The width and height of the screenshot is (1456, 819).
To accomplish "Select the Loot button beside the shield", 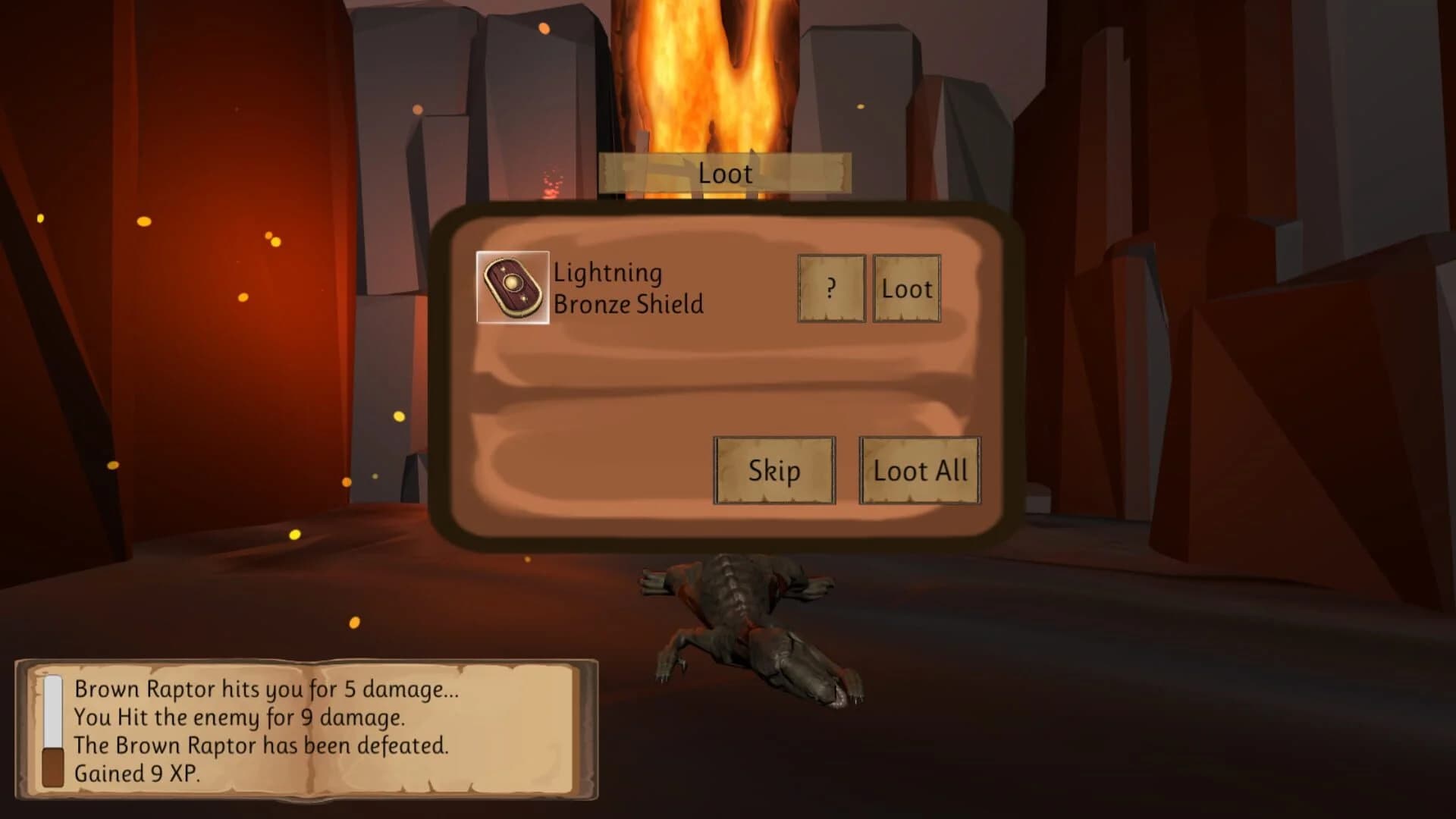I will pyautogui.click(x=907, y=289).
